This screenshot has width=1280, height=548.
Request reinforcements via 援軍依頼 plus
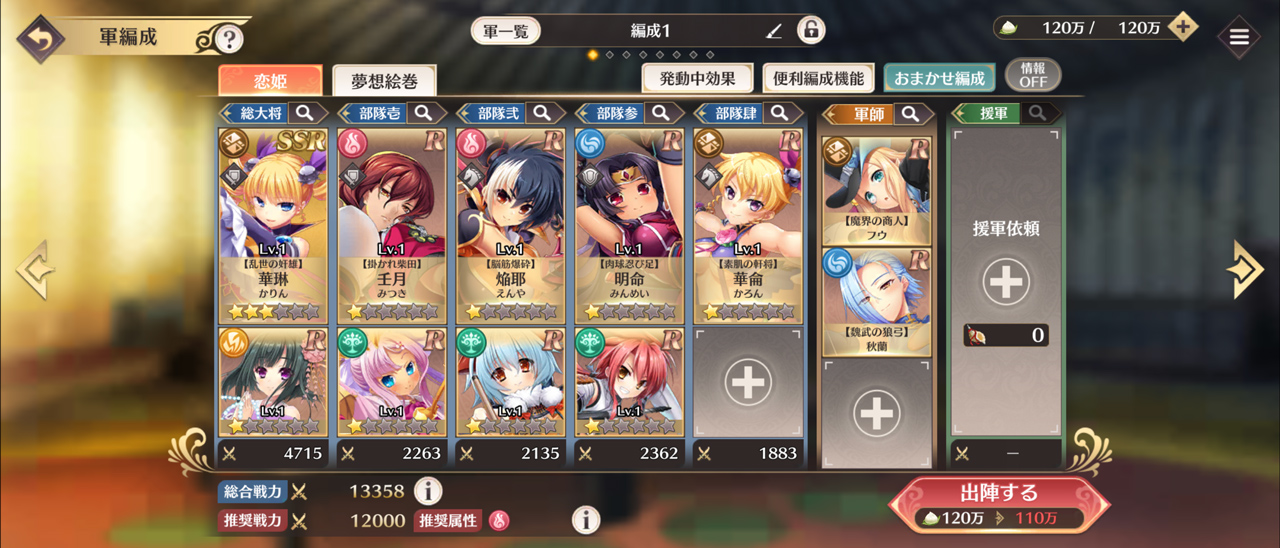(x=1005, y=283)
